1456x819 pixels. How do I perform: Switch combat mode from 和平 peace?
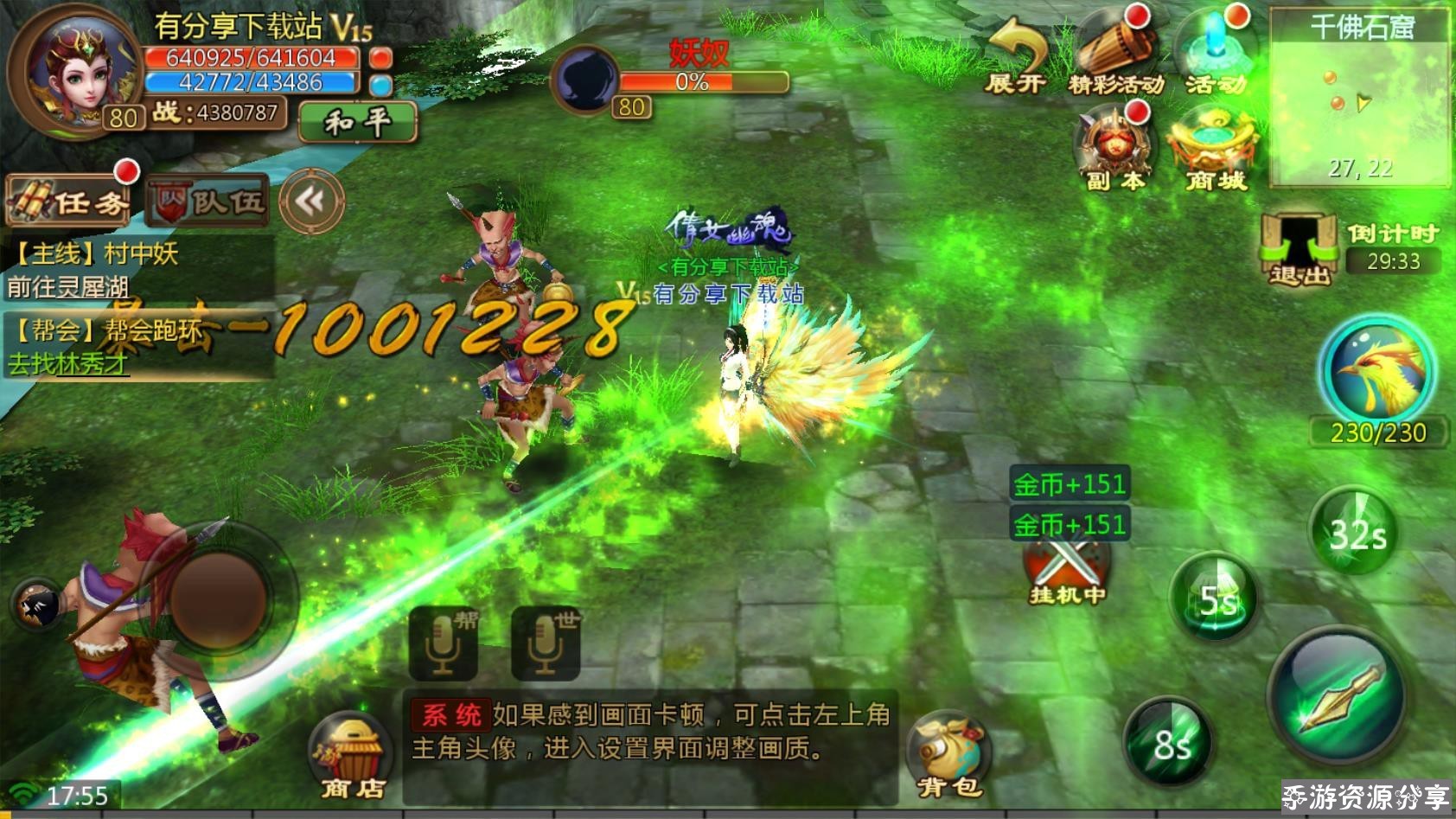pos(357,122)
